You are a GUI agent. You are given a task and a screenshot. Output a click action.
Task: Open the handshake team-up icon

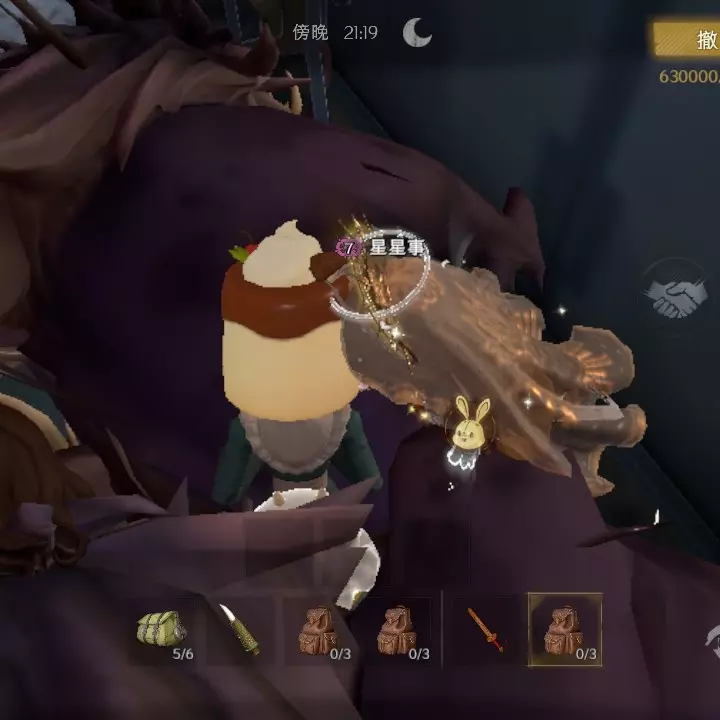tap(674, 293)
